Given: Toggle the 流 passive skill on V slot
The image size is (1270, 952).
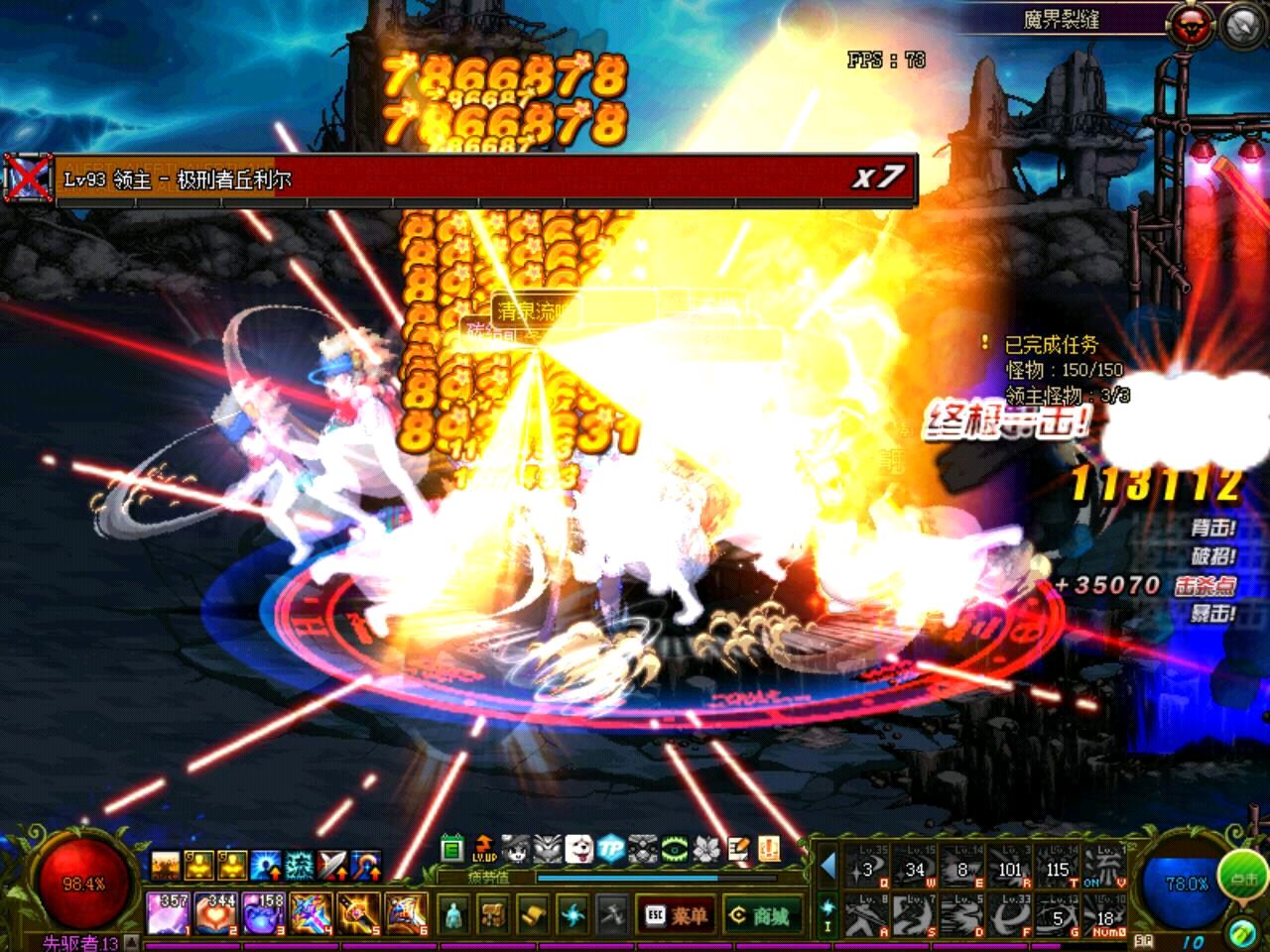Looking at the screenshot, I should point(1105,868).
